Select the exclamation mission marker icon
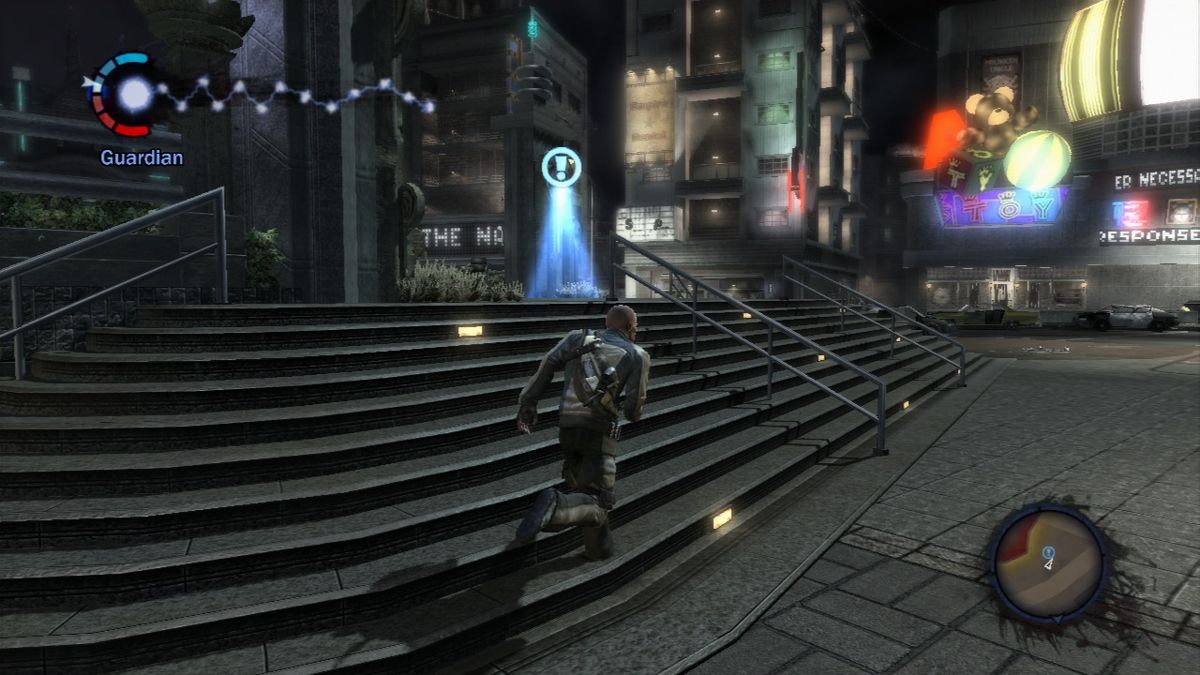The height and width of the screenshot is (675, 1200). coord(561,167)
